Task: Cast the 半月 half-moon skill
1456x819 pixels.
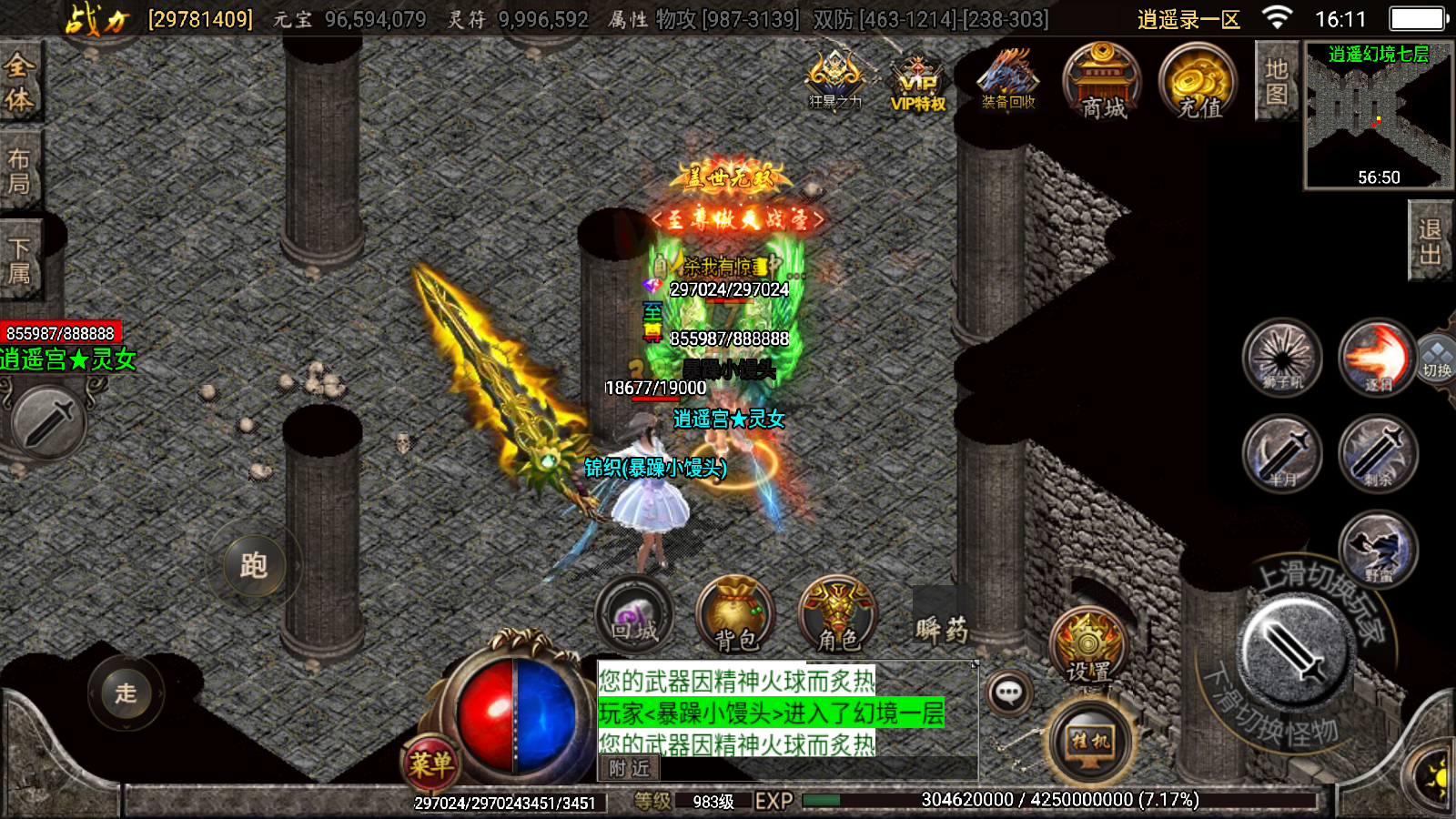Action: (x=1282, y=453)
